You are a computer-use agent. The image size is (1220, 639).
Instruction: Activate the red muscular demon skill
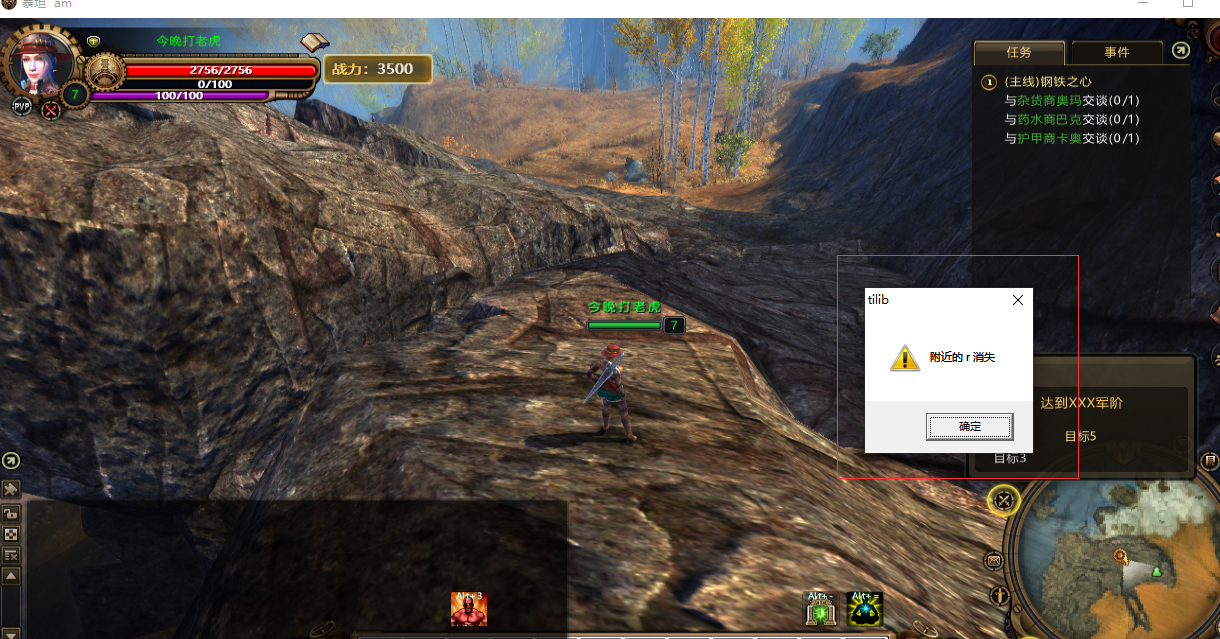pyautogui.click(x=468, y=609)
